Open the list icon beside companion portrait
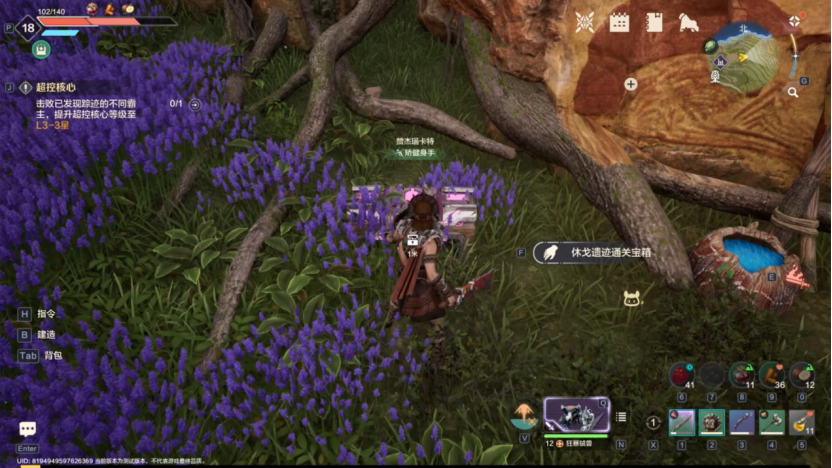Screen dimensions: 832x468 click(621, 417)
